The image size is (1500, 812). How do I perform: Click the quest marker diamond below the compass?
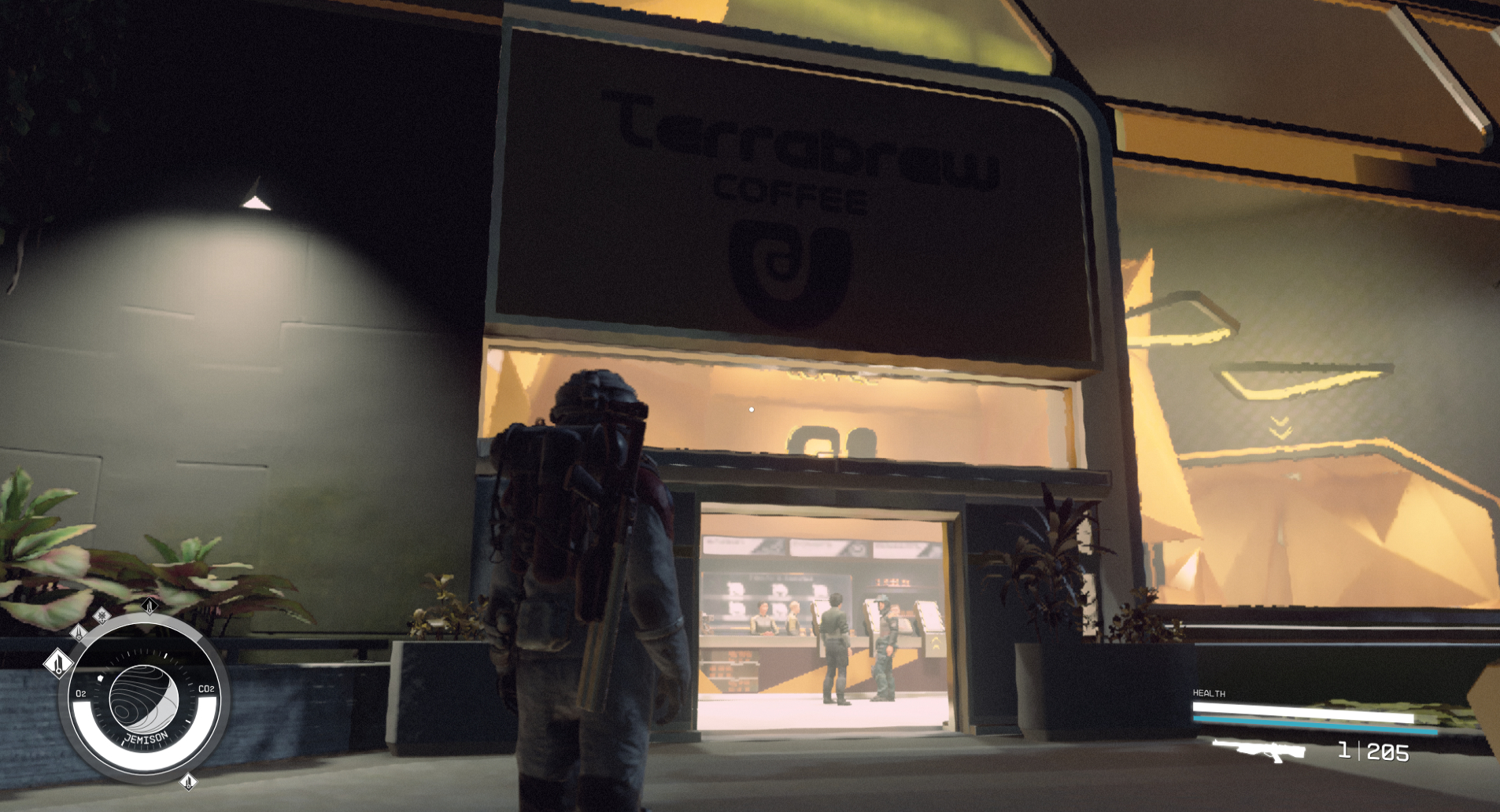(189, 783)
